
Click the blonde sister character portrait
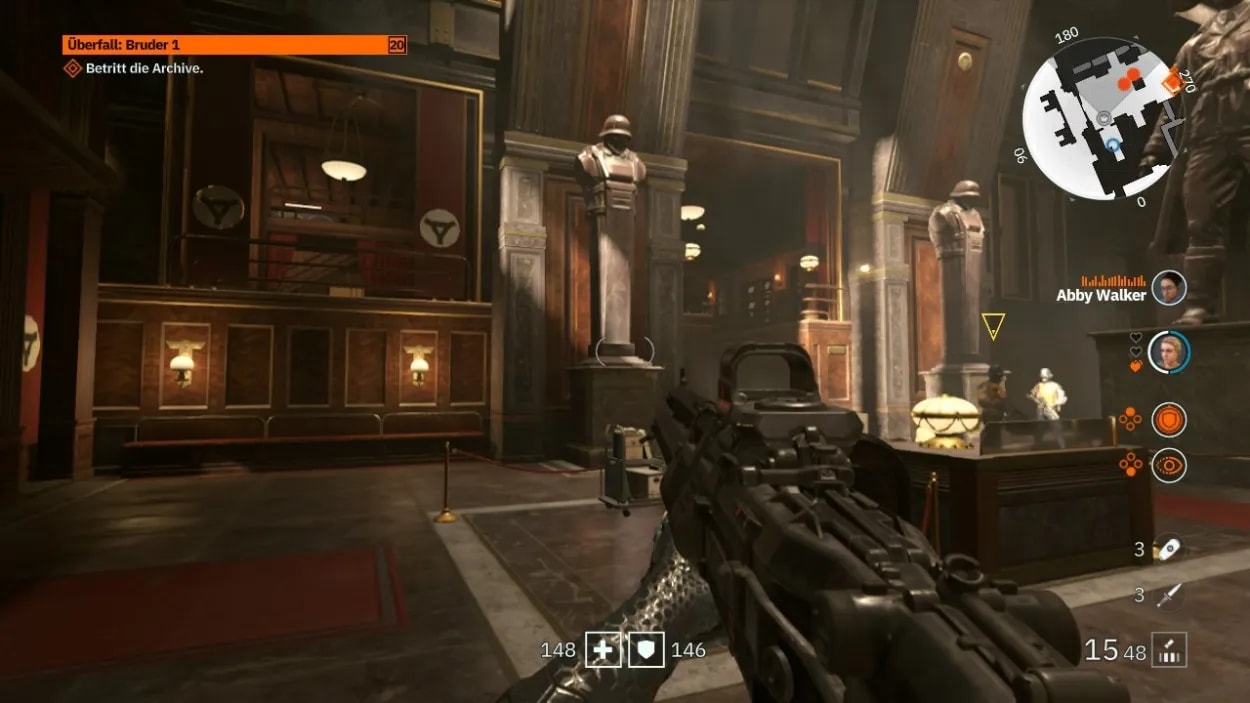point(1168,352)
